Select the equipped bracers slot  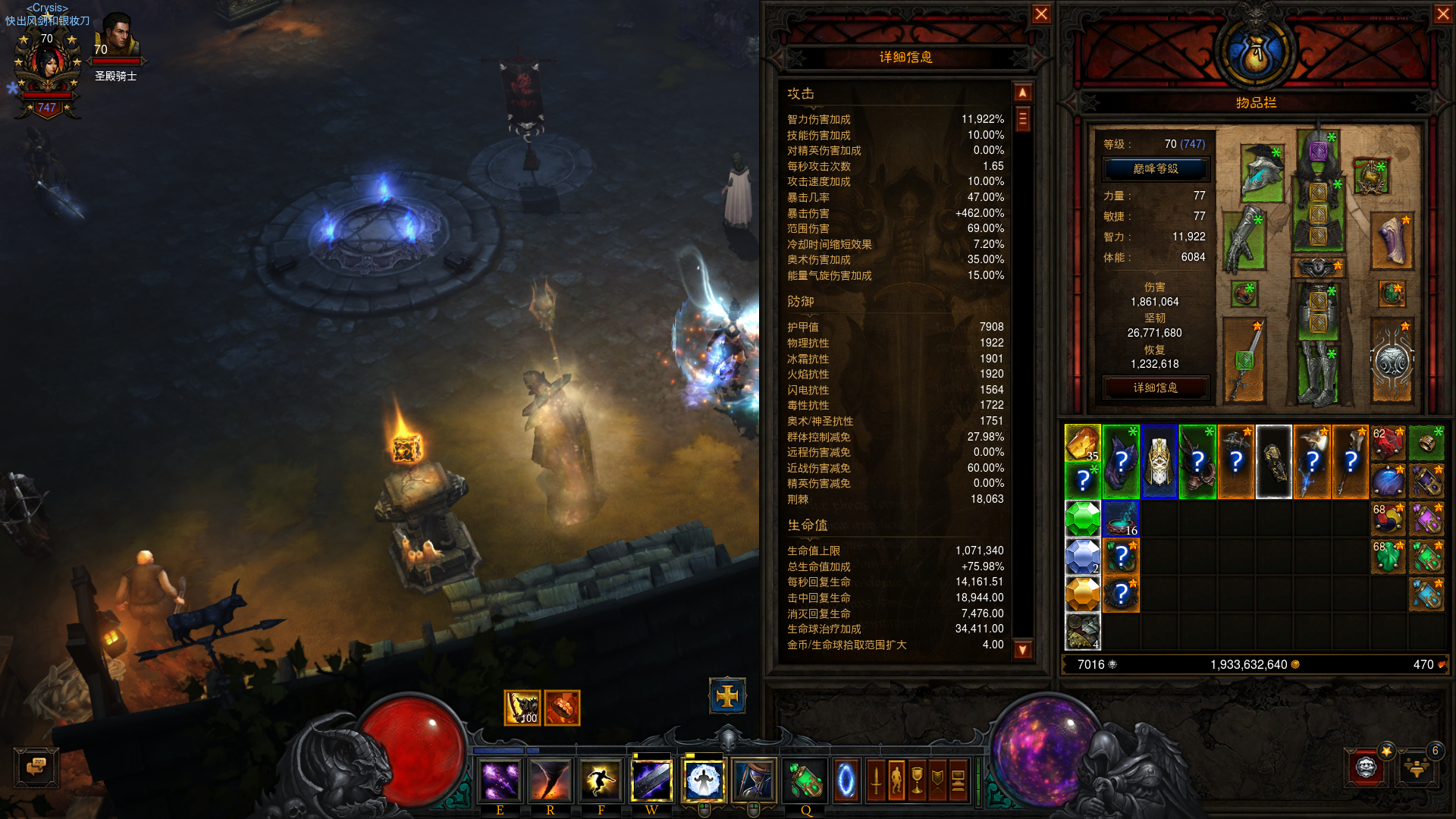[1392, 241]
